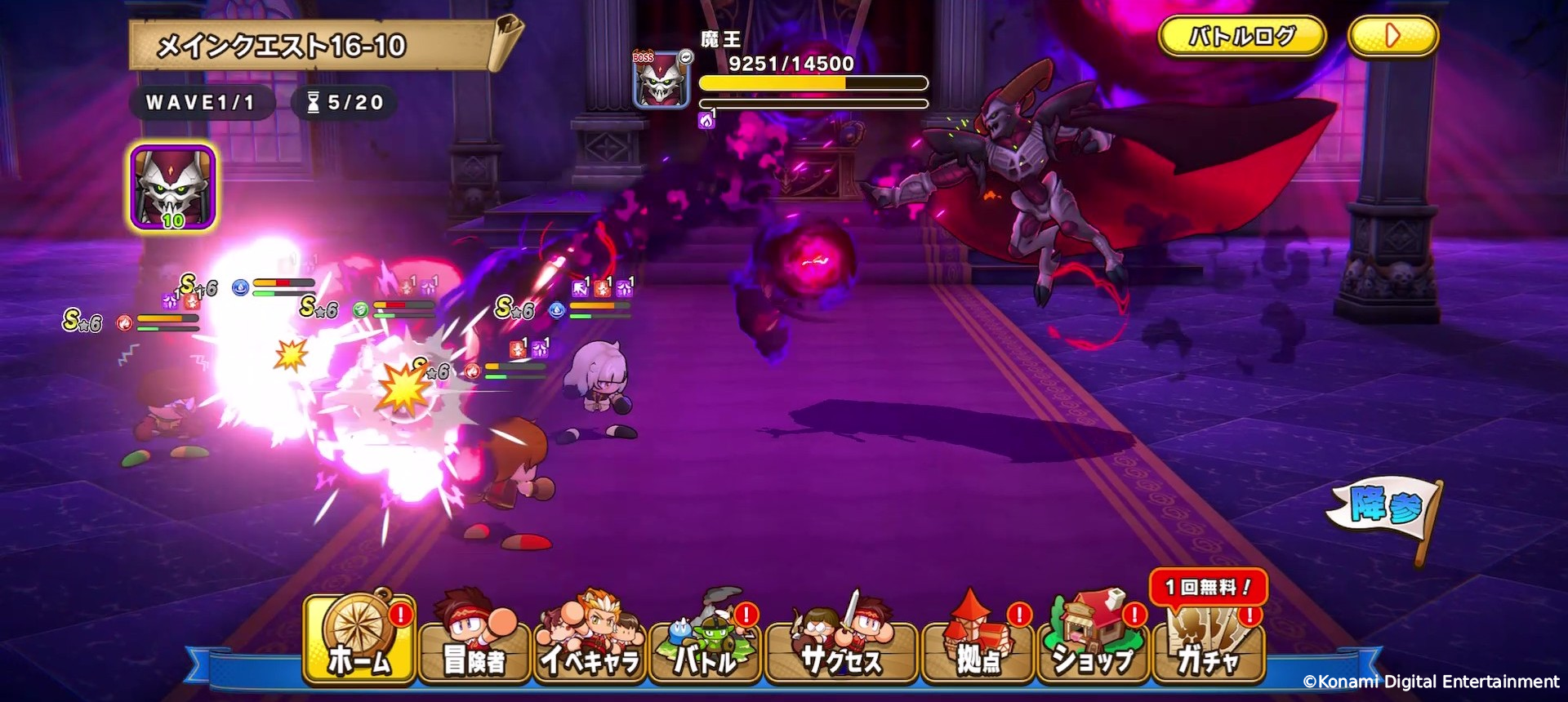Expand the バトルログ battle log panel
Screen dimensions: 1568x702
pos(1242,36)
